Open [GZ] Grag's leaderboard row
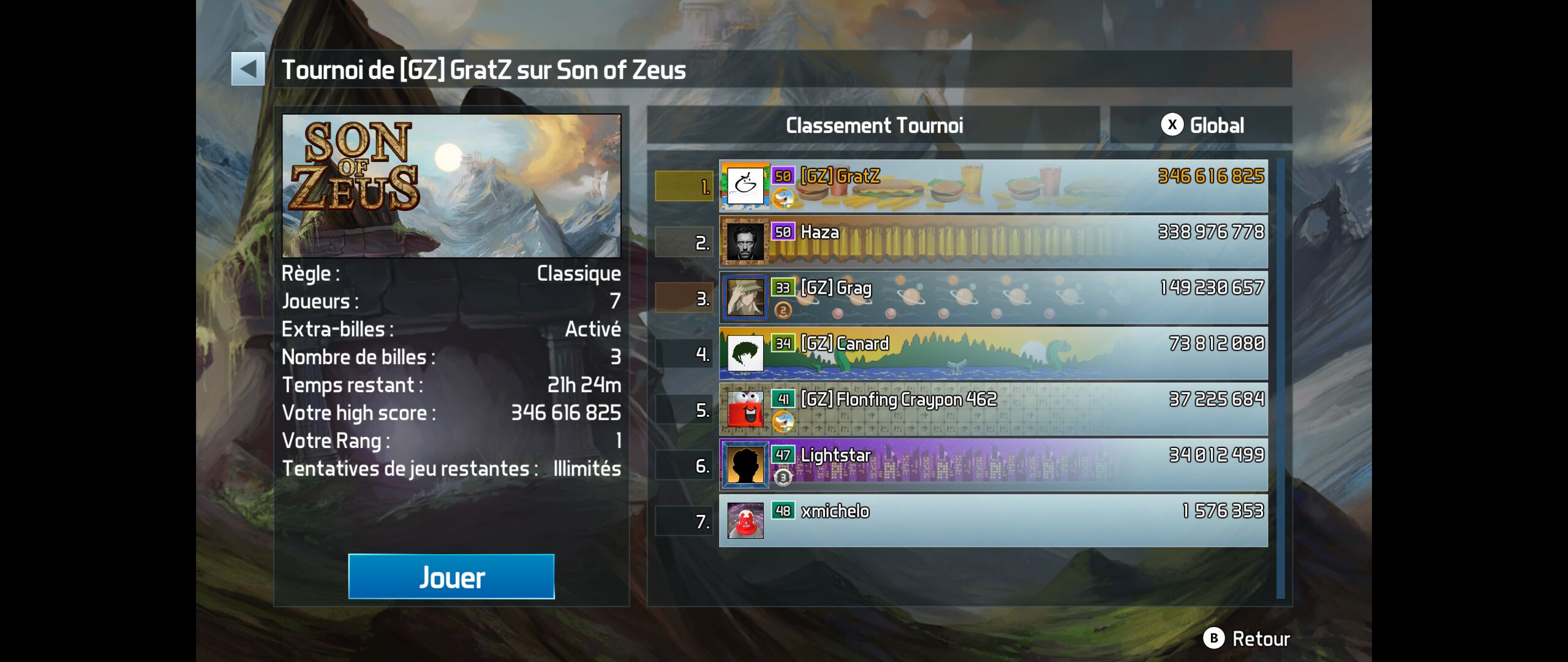 click(992, 298)
